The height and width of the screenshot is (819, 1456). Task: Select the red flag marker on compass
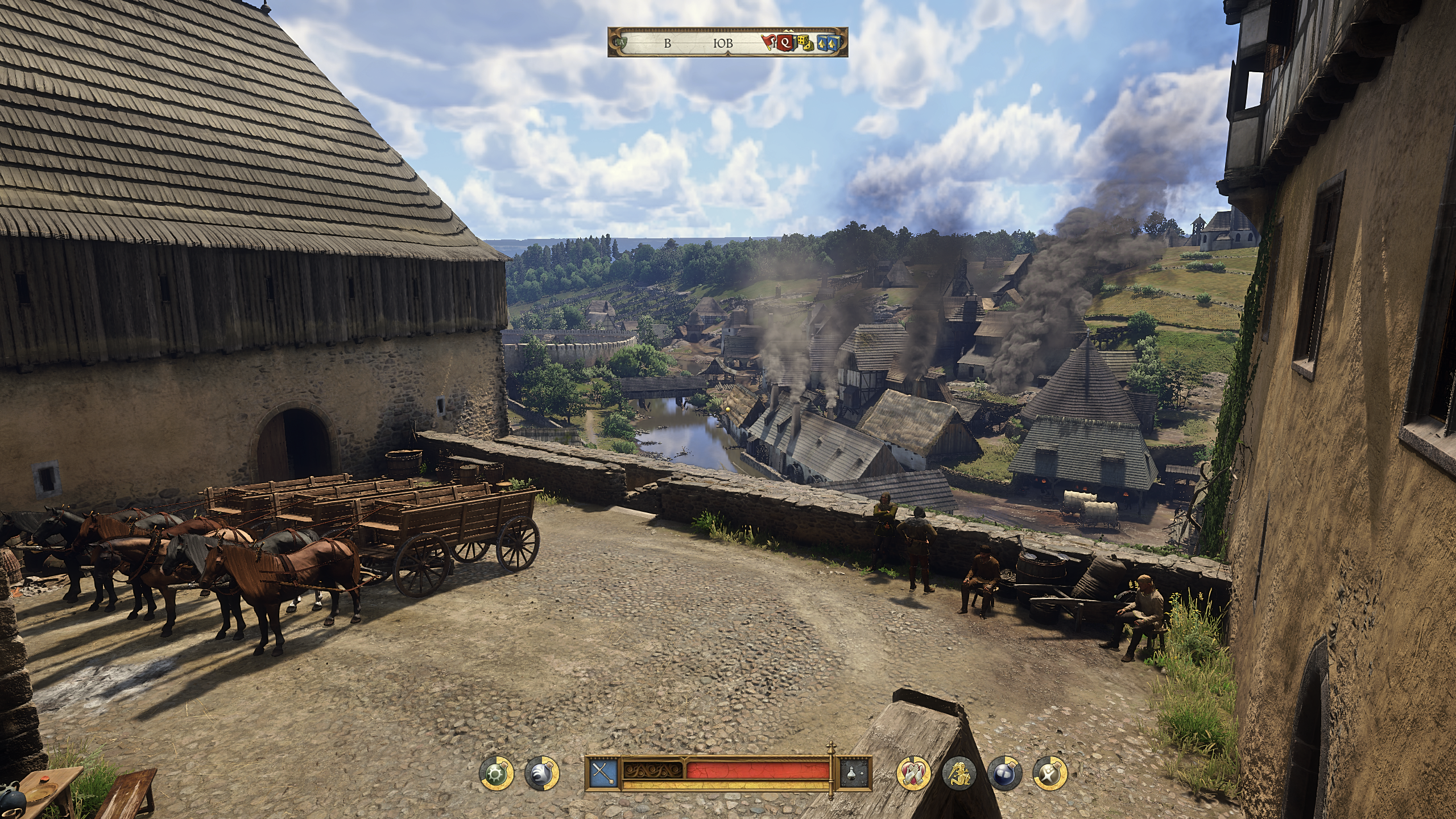pos(769,42)
